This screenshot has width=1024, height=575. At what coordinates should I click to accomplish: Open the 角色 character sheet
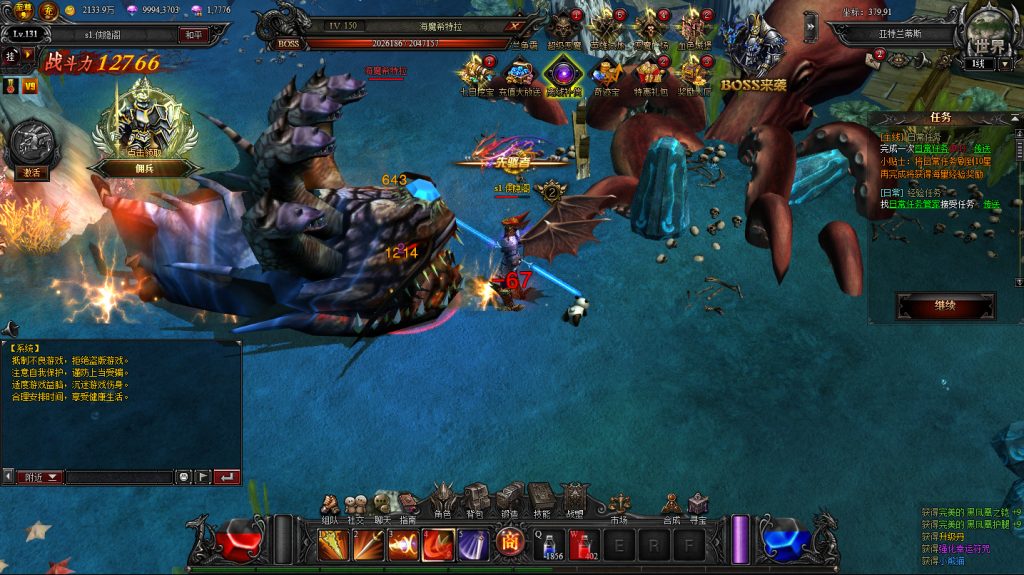(x=443, y=497)
